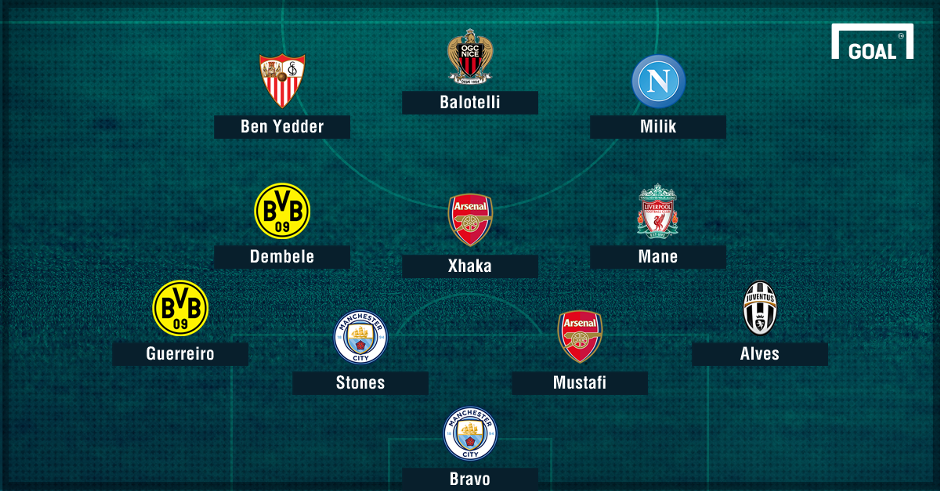Choose the Alves name label

(x=760, y=353)
